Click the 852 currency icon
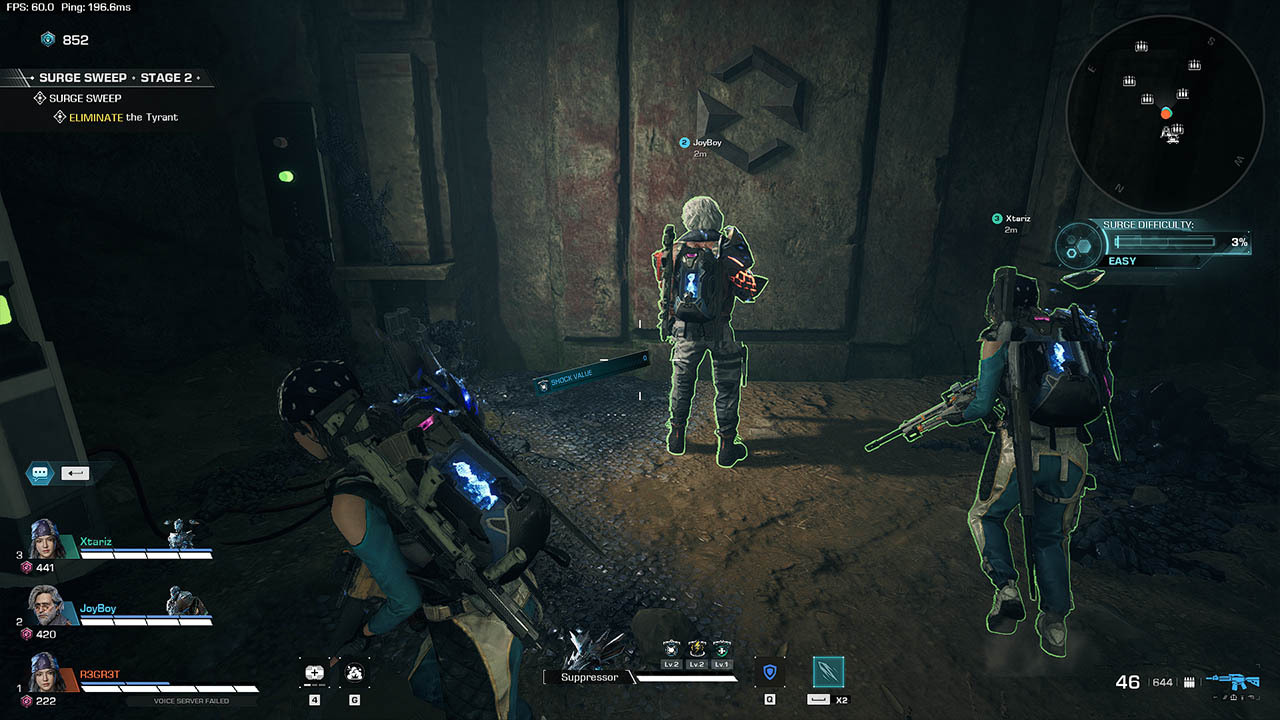 click(x=48, y=40)
